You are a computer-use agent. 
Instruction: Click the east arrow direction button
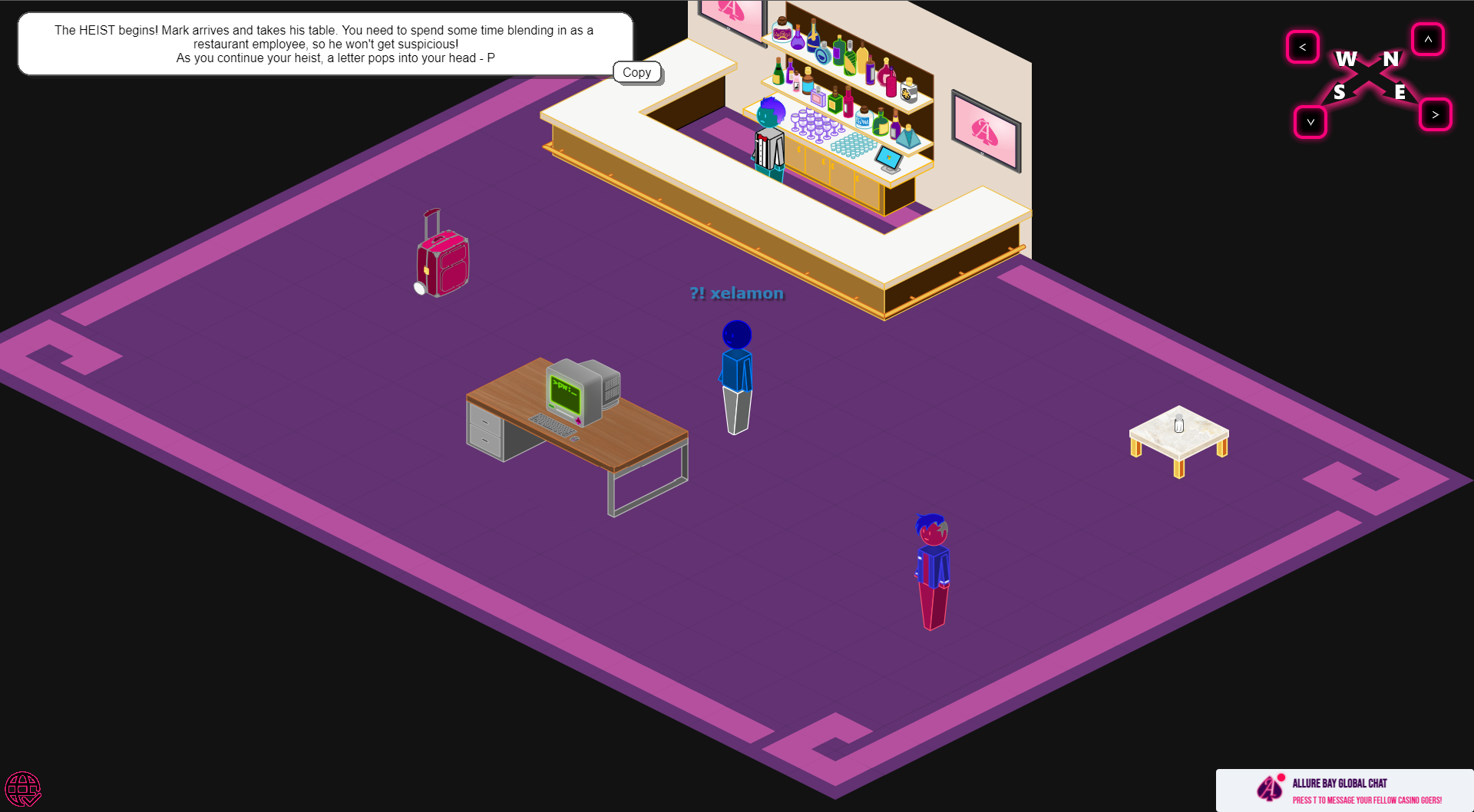click(x=1435, y=114)
